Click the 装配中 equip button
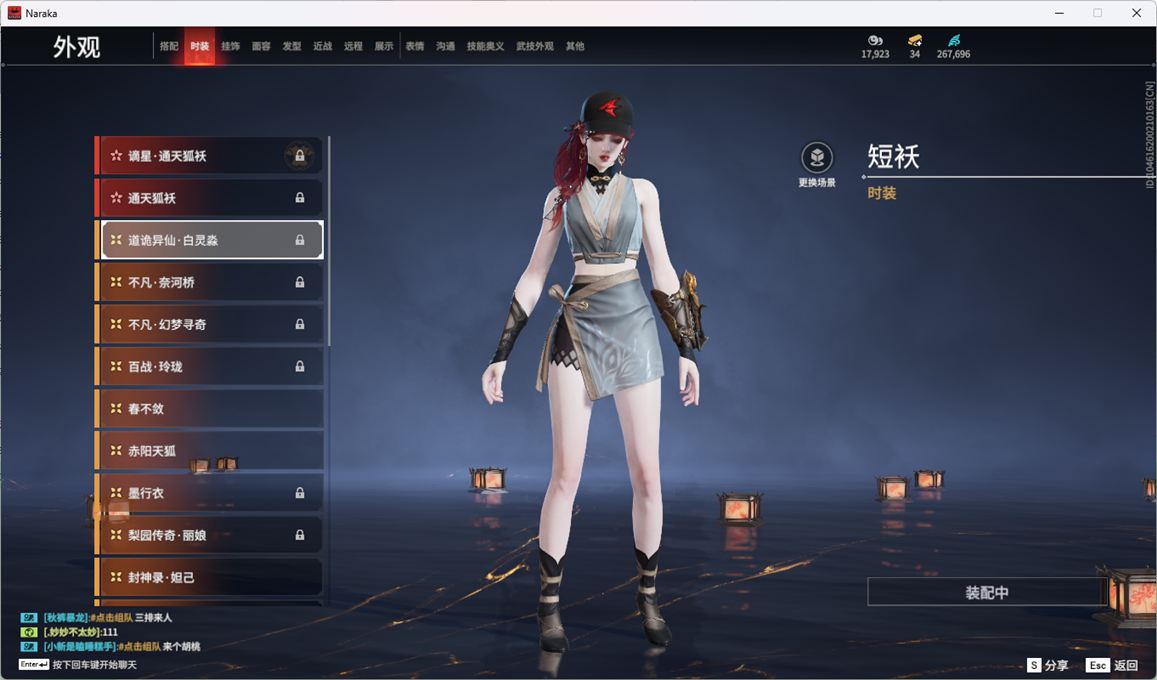 click(x=986, y=592)
